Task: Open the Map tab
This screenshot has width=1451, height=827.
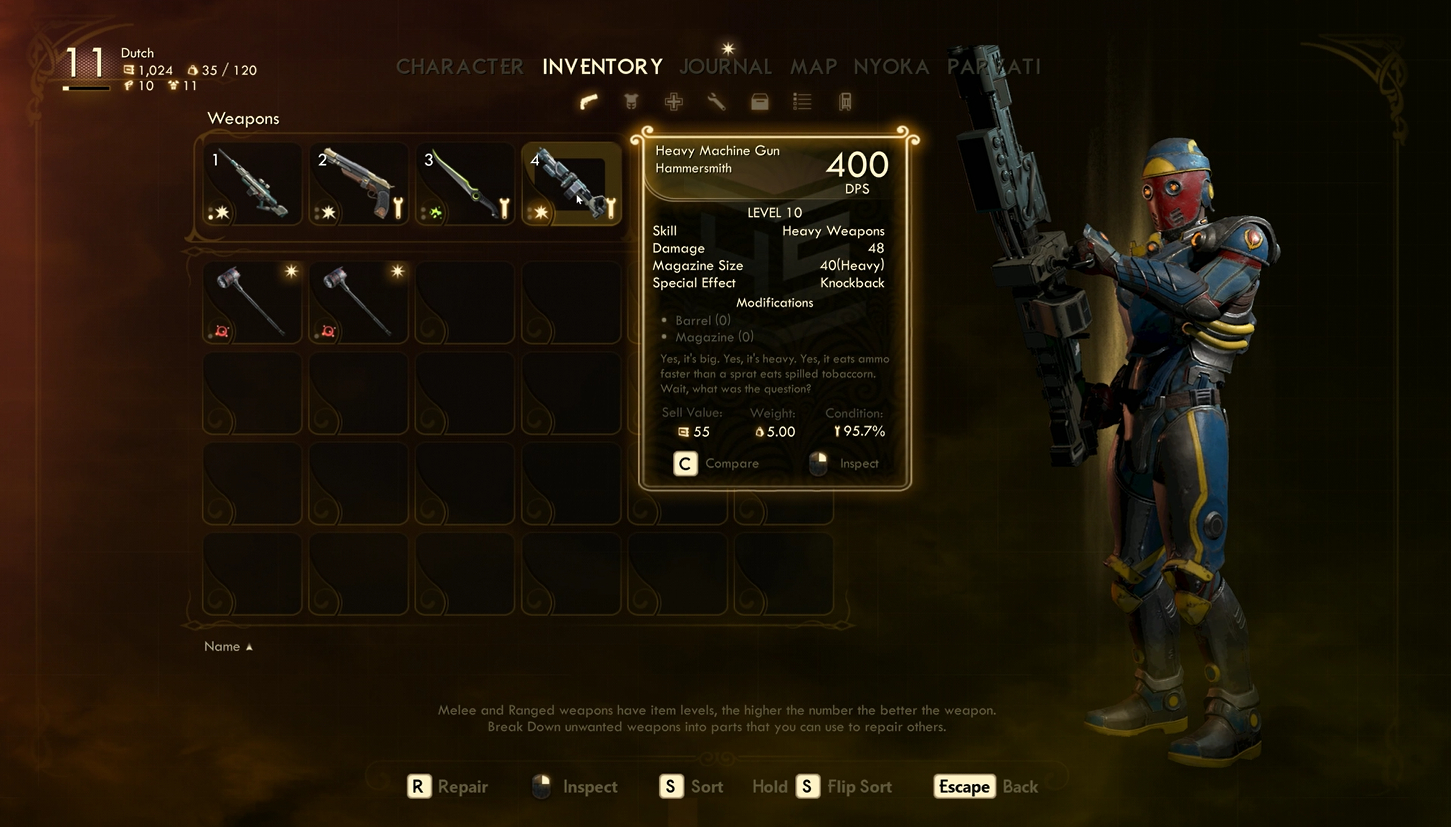Action: pyautogui.click(x=813, y=67)
